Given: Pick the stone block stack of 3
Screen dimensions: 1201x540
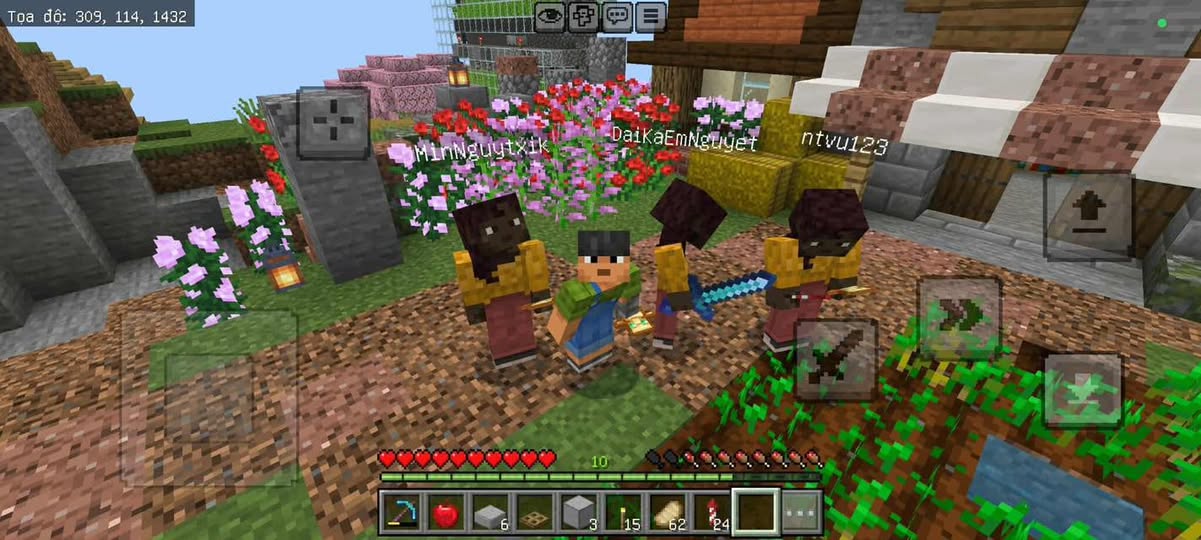Looking at the screenshot, I should coord(577,512).
